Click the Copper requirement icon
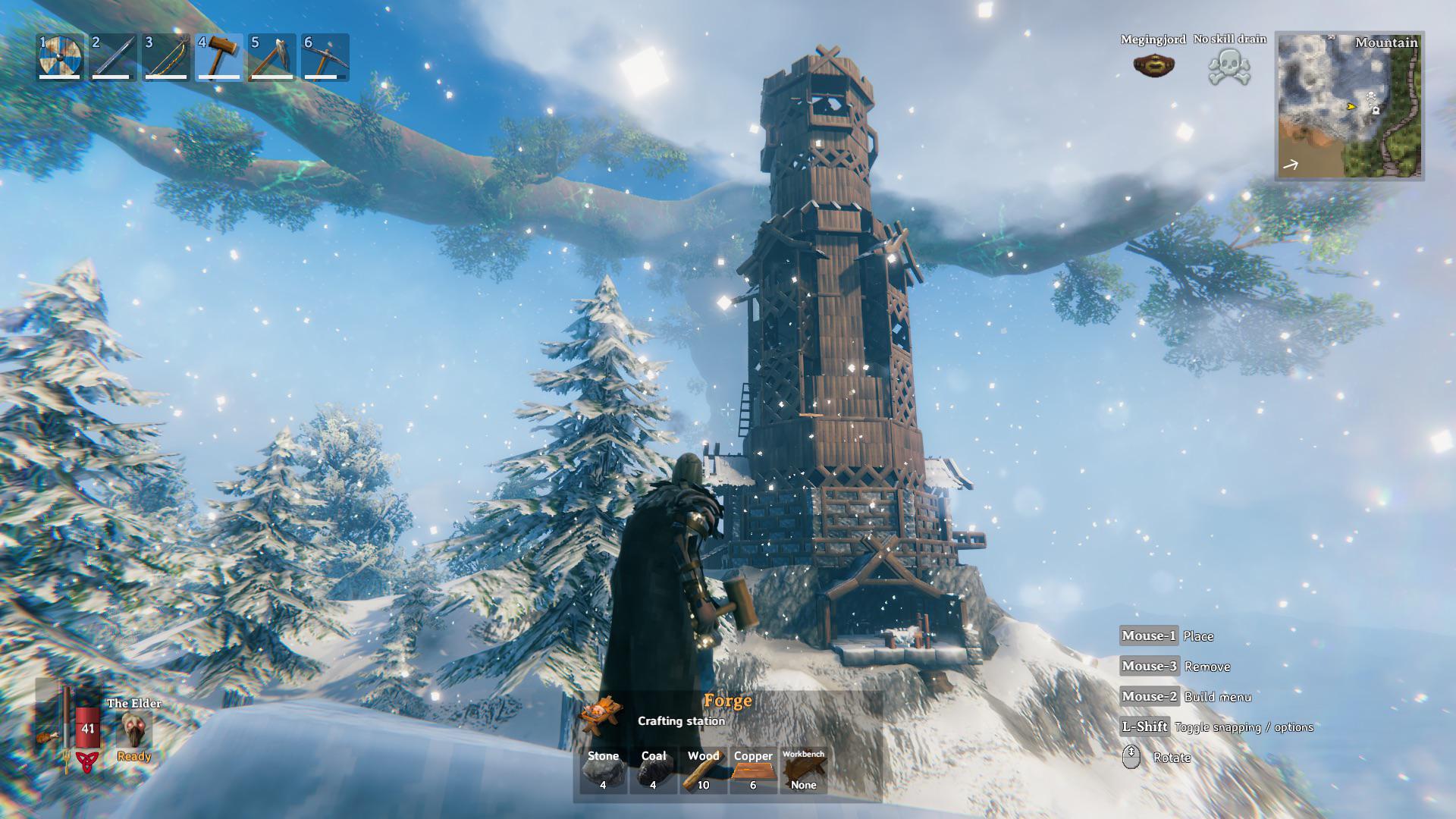 point(753,768)
